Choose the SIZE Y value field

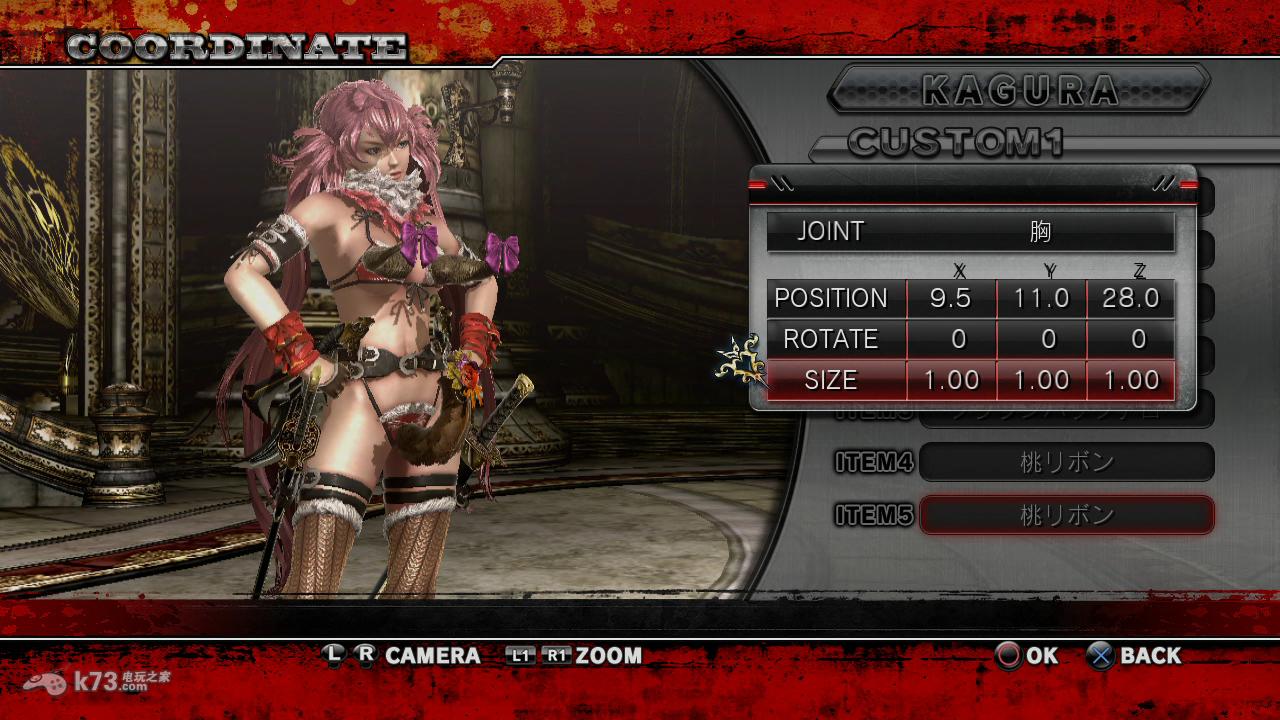click(x=1041, y=381)
